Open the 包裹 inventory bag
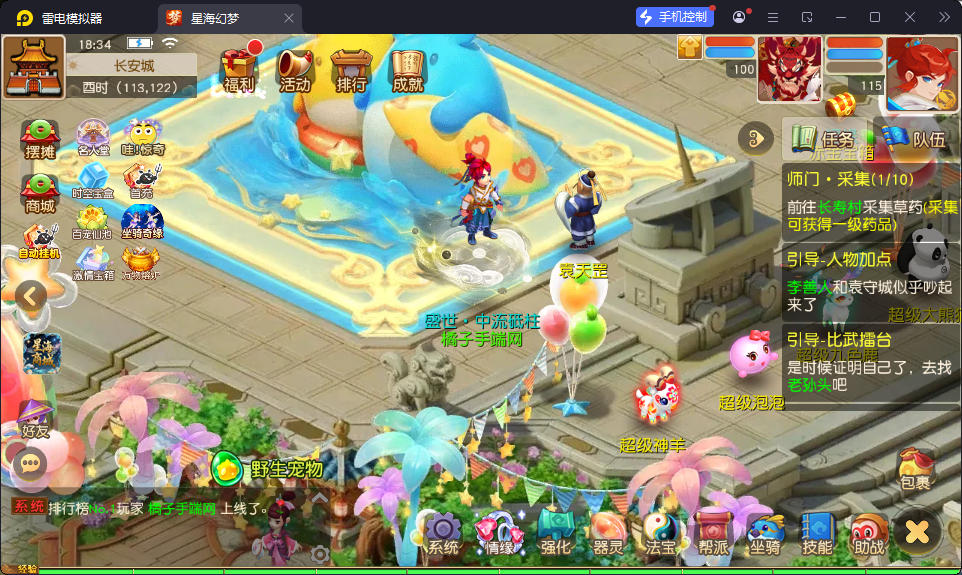 coord(915,469)
